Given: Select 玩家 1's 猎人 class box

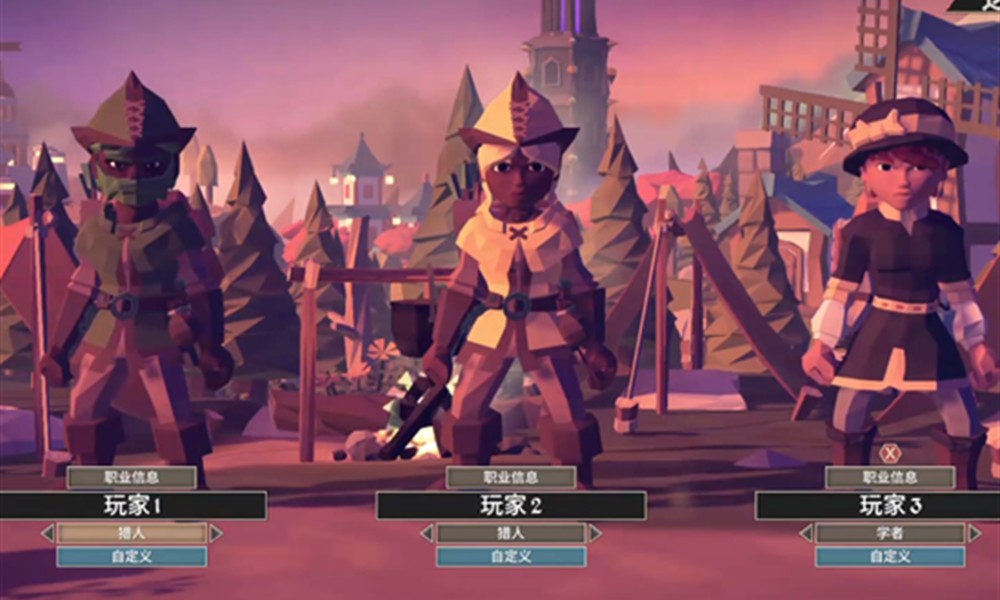Looking at the screenshot, I should click(x=131, y=534).
